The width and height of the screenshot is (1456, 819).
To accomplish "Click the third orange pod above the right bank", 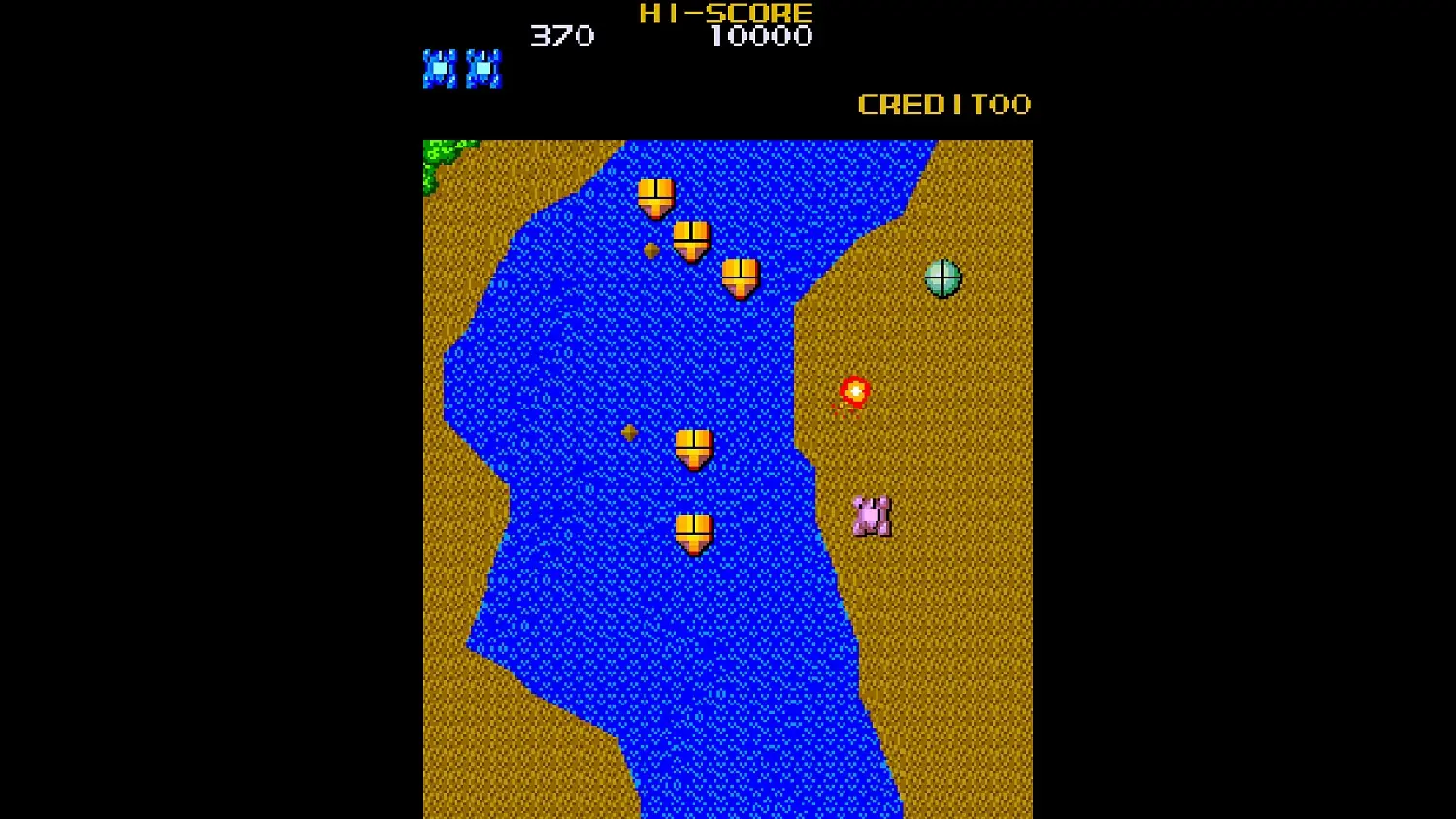I will 741,277.
